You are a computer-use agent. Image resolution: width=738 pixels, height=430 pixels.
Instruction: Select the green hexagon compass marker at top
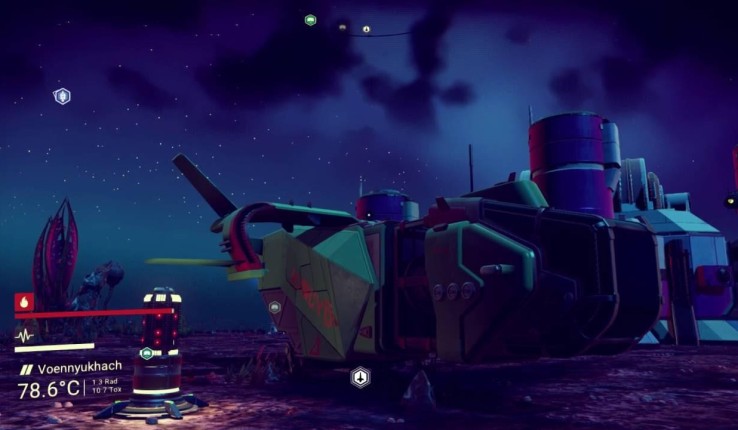click(x=310, y=20)
